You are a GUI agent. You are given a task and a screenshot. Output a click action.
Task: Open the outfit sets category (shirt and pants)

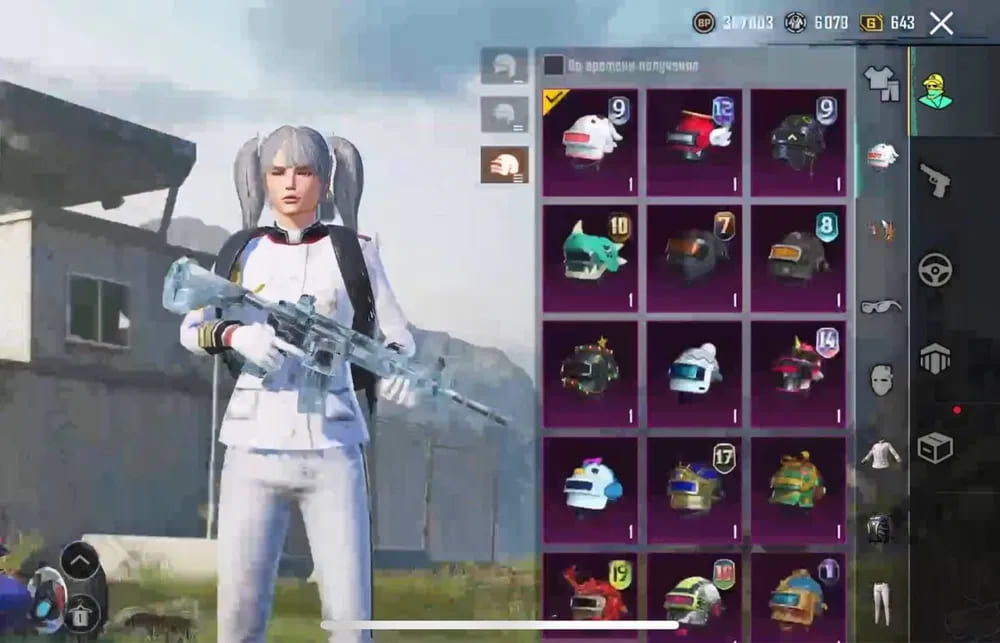(881, 83)
